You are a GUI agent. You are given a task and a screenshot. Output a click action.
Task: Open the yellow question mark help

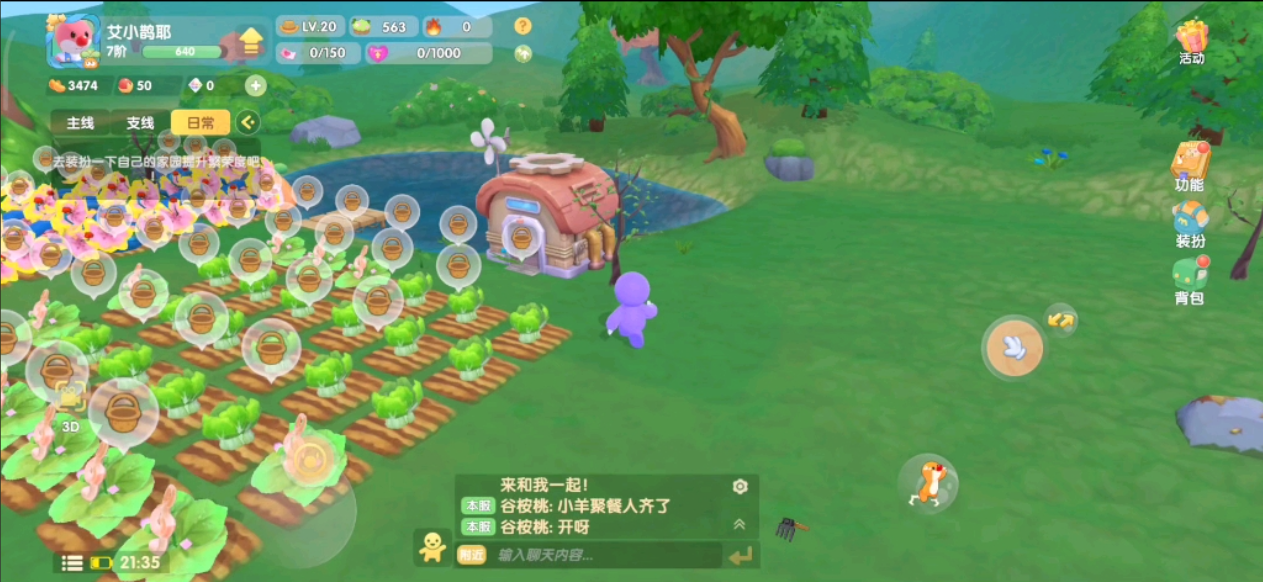tap(523, 27)
